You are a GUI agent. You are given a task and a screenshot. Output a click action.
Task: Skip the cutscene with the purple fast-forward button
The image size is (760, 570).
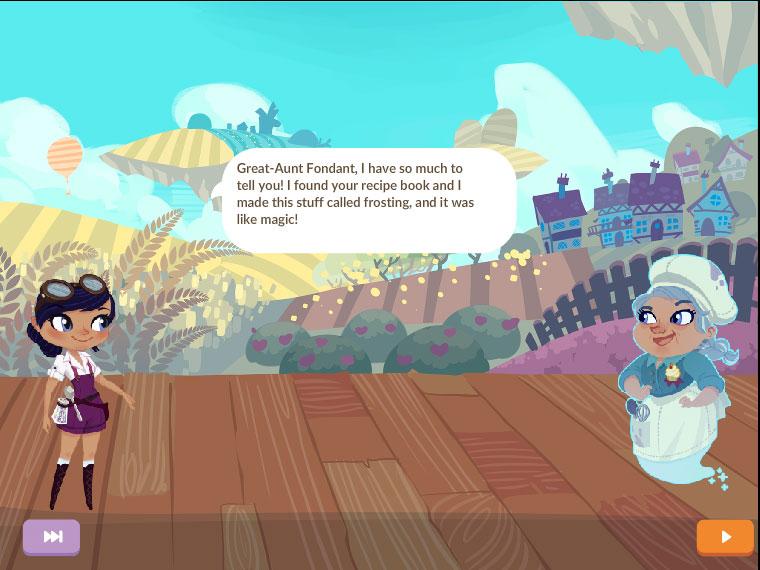pos(52,537)
